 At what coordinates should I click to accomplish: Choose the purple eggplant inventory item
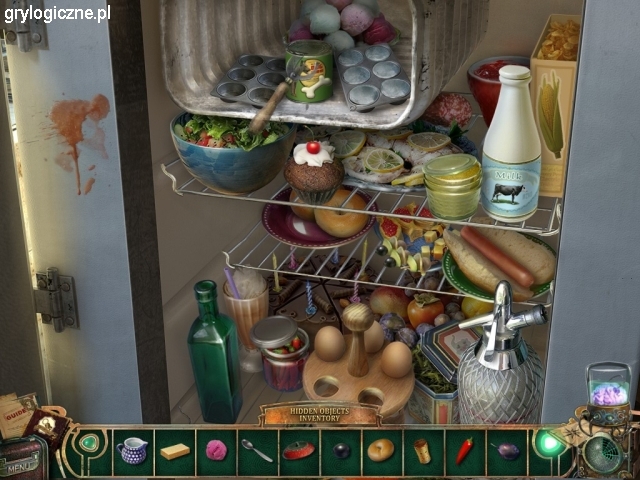[x=507, y=450]
